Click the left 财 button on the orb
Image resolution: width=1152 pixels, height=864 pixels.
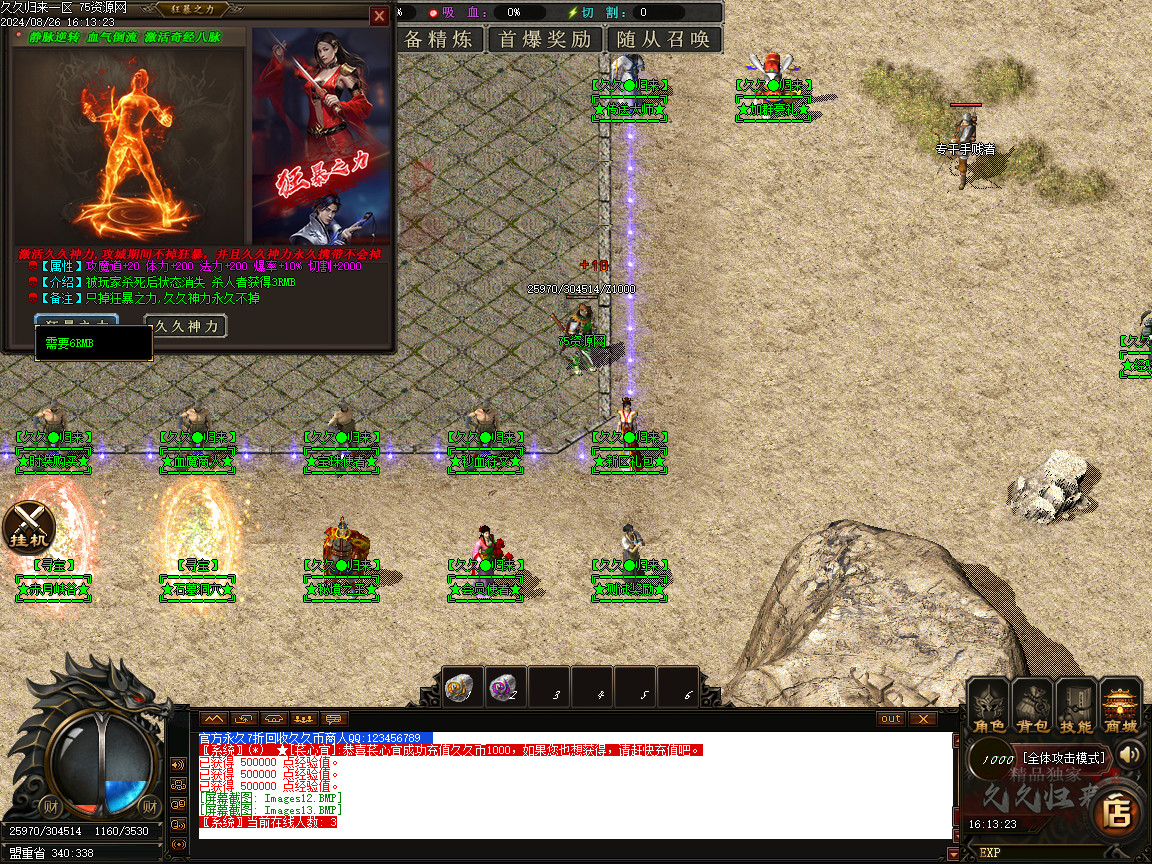coord(51,806)
